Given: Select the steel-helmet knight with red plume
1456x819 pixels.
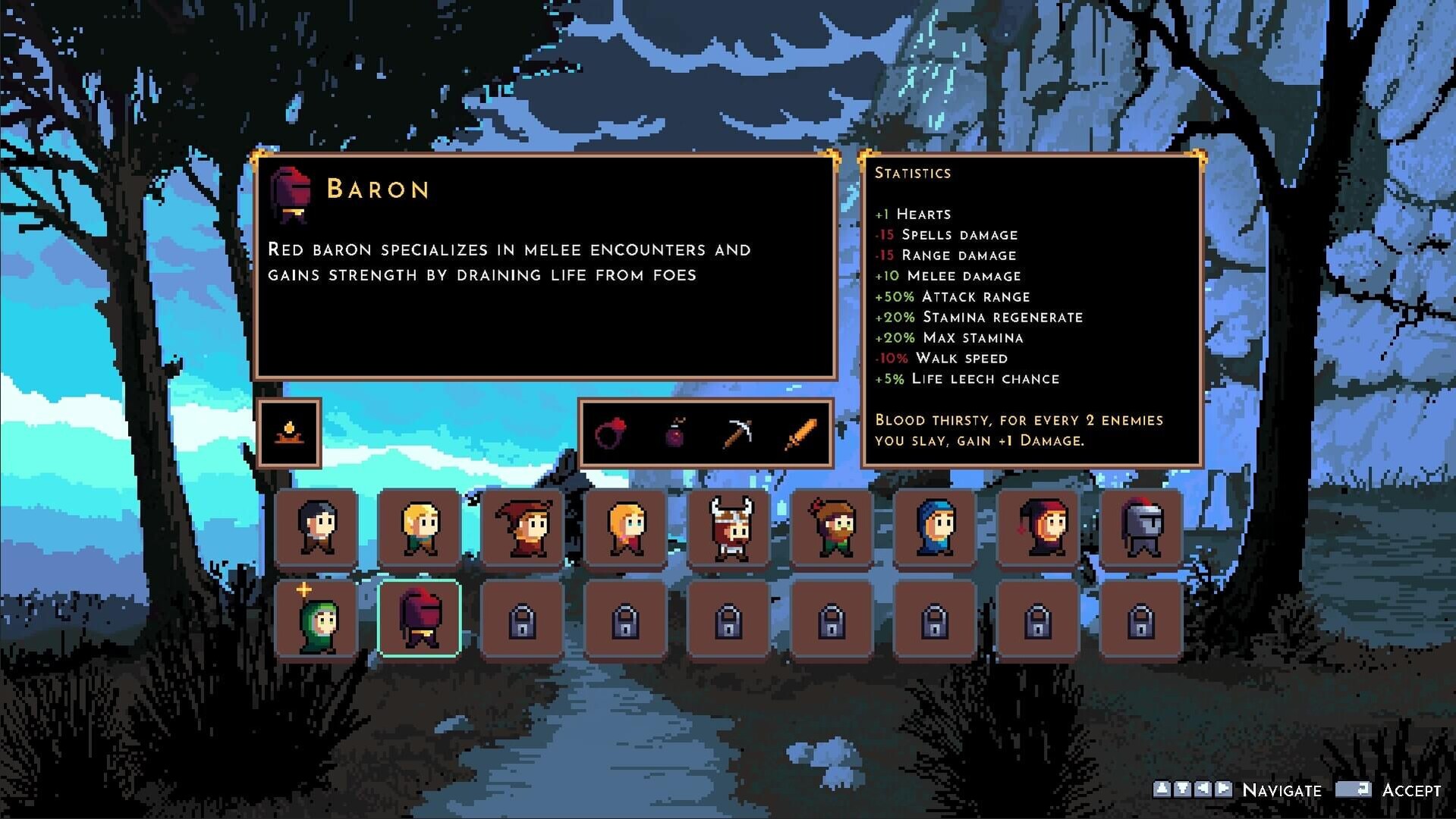Looking at the screenshot, I should [1141, 527].
